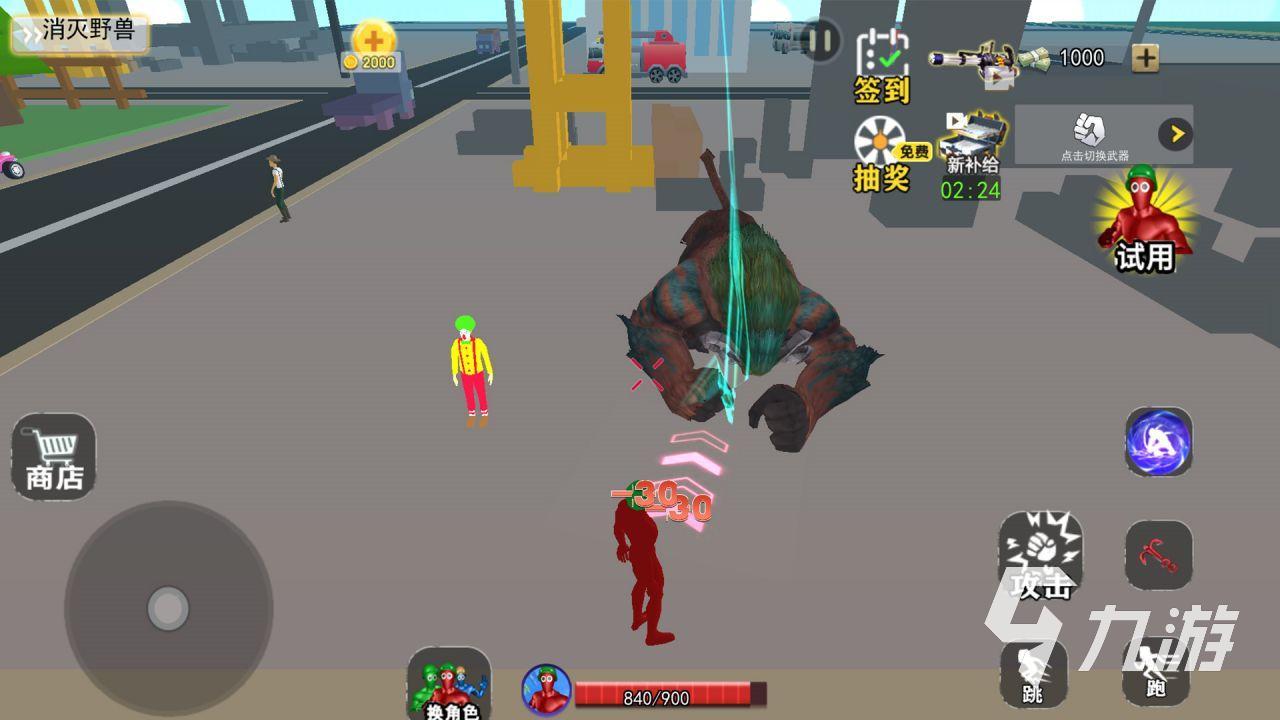This screenshot has height=720, width=1280.
Task: Expand the weapon panel yellow arrow
Action: 1175,134
